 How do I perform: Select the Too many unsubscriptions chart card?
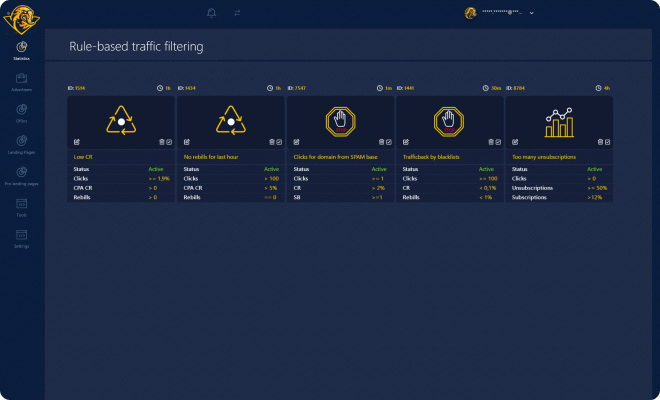pos(559,122)
